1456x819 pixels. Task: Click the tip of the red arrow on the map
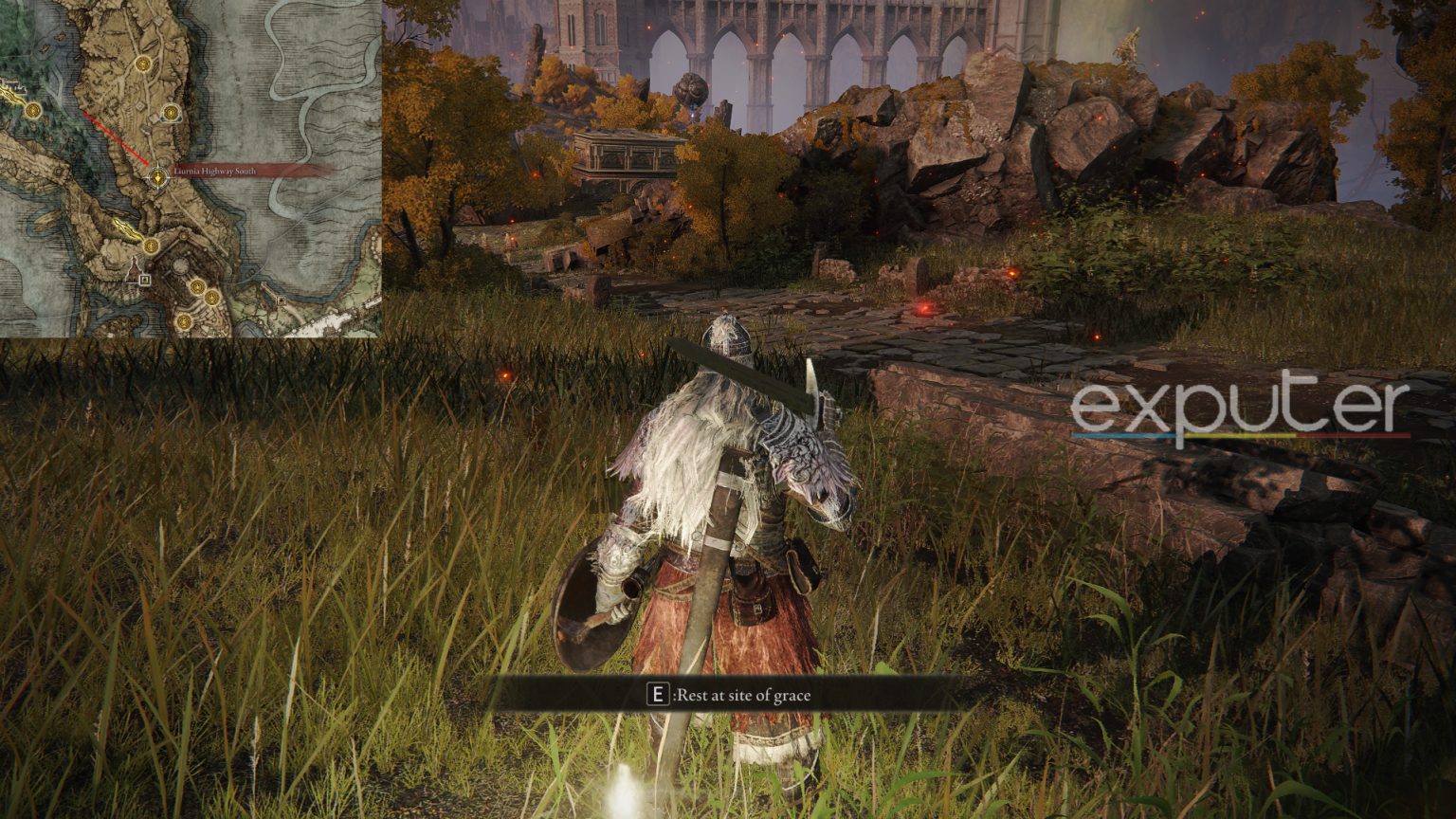coord(148,162)
